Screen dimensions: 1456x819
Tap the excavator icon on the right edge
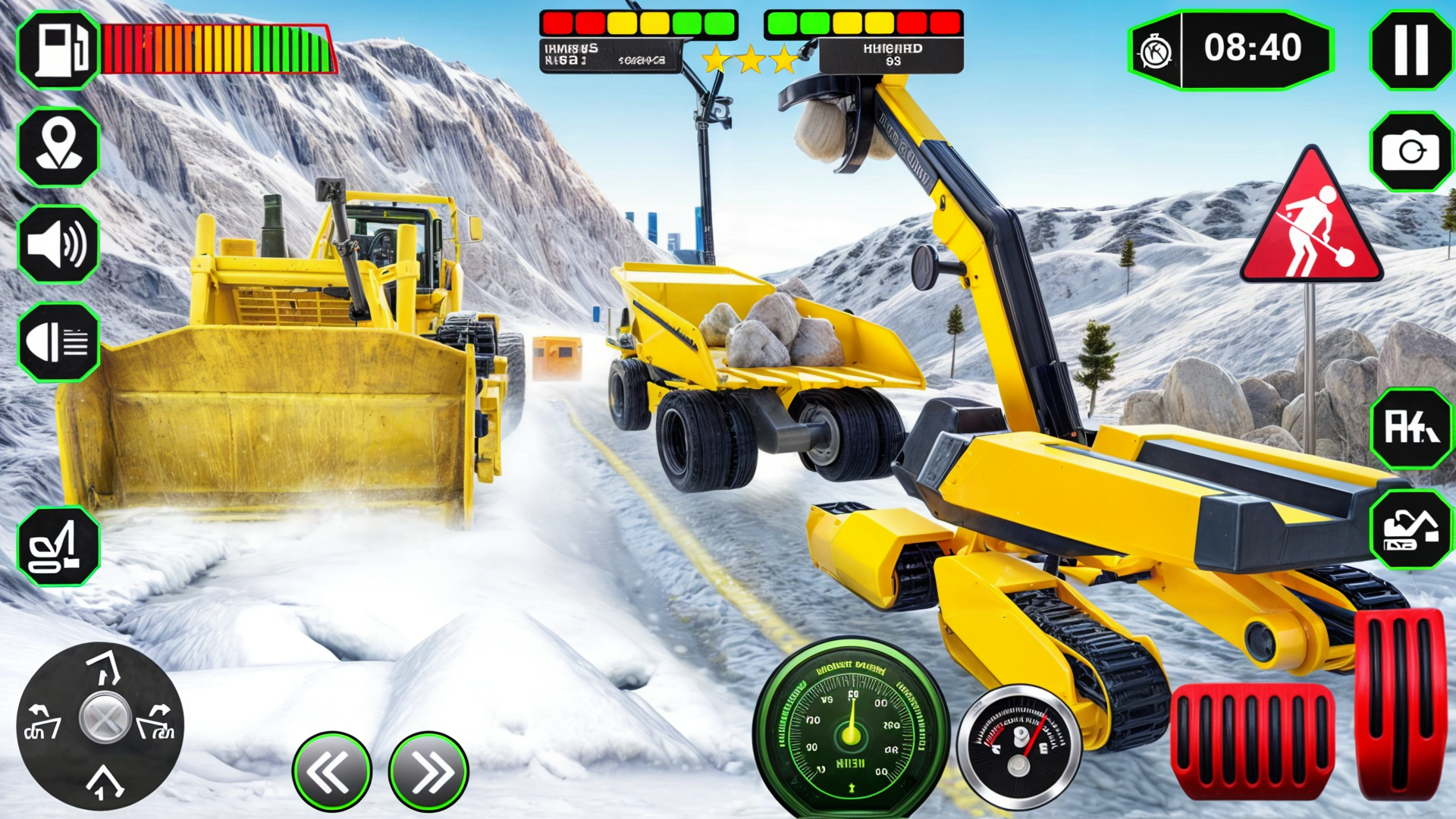(x=1410, y=529)
